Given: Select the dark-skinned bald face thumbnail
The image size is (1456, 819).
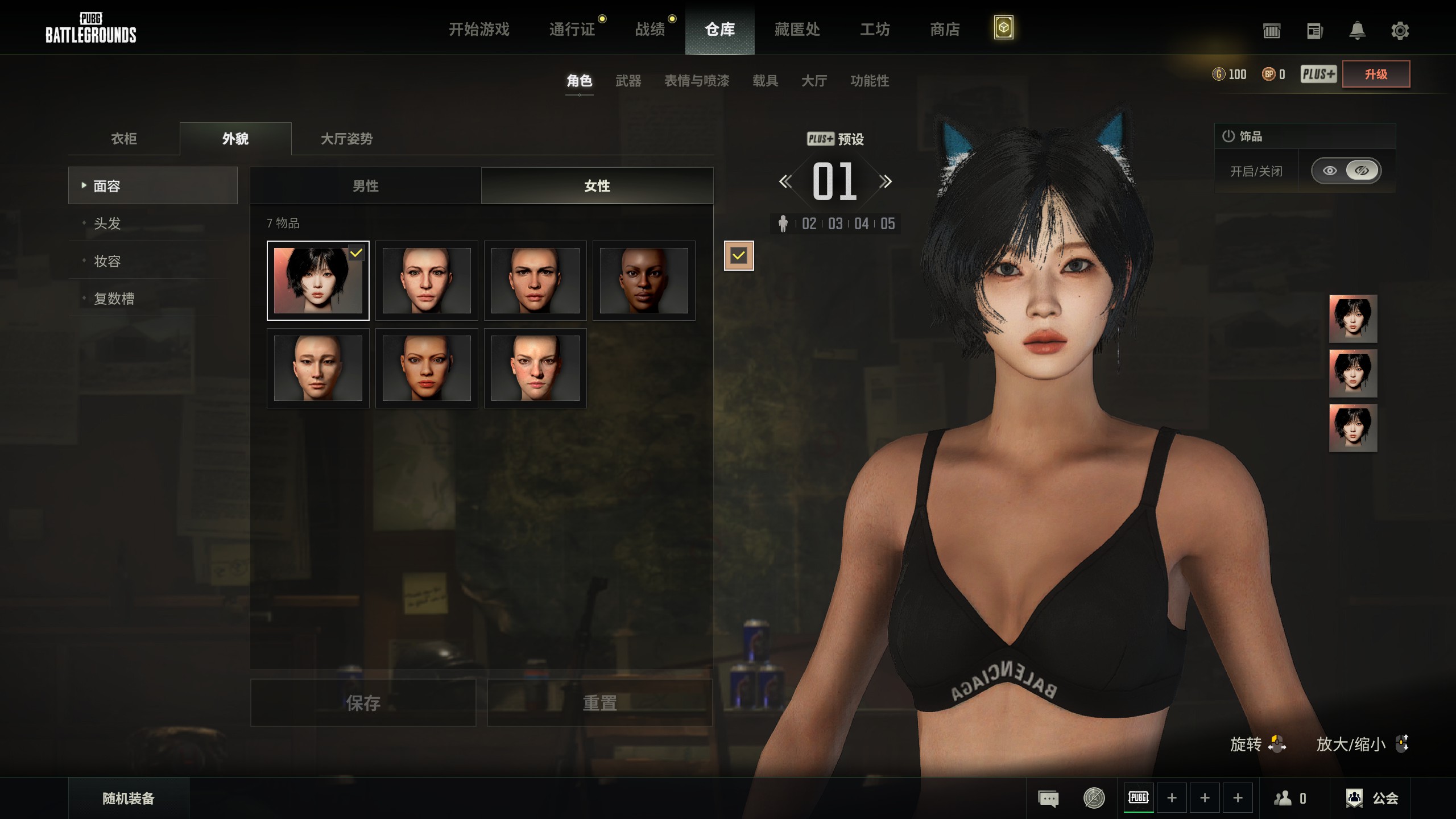Looking at the screenshot, I should pyautogui.click(x=644, y=280).
